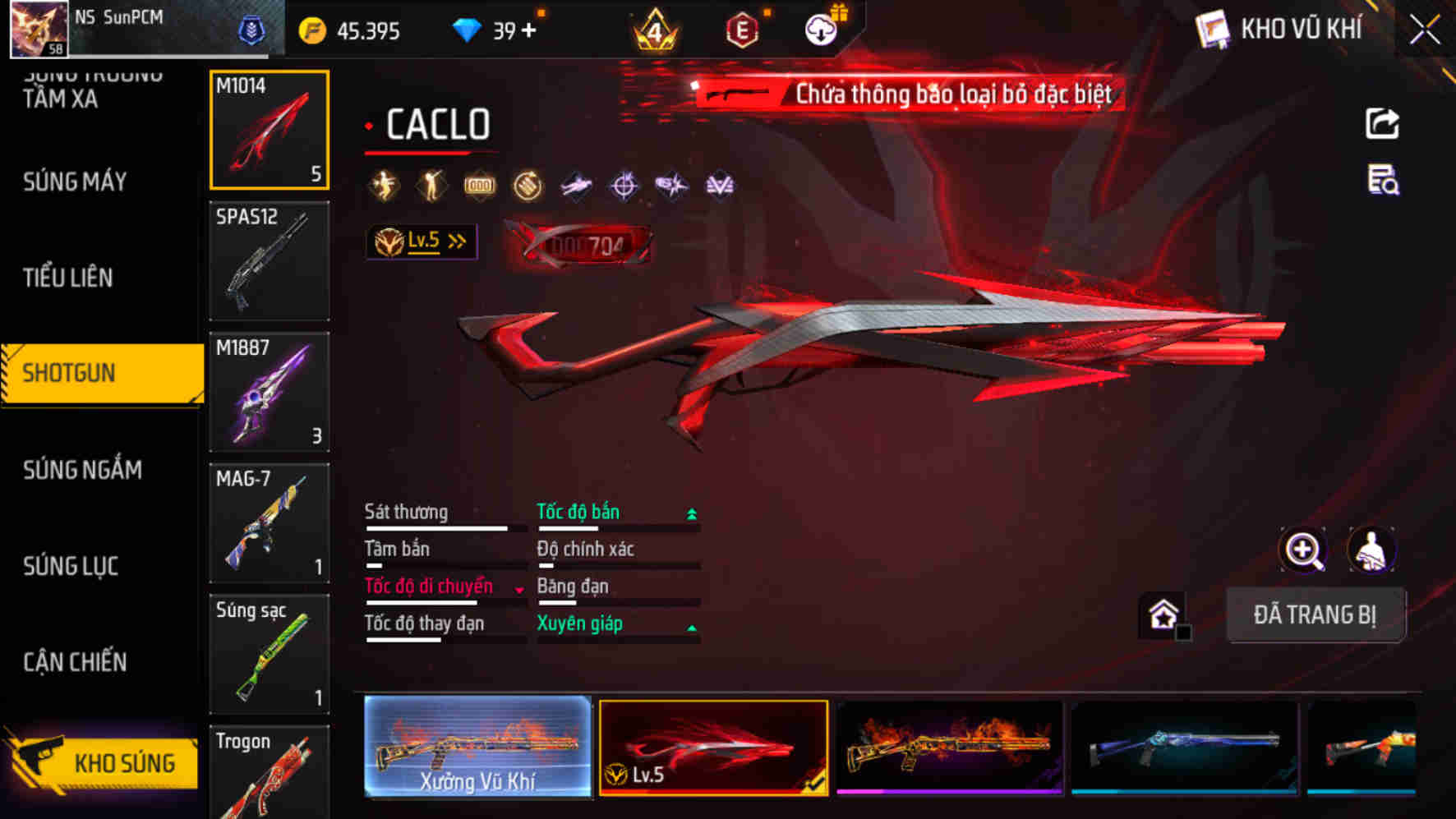
Task: Open the cloud gift download icon
Action: point(820,27)
